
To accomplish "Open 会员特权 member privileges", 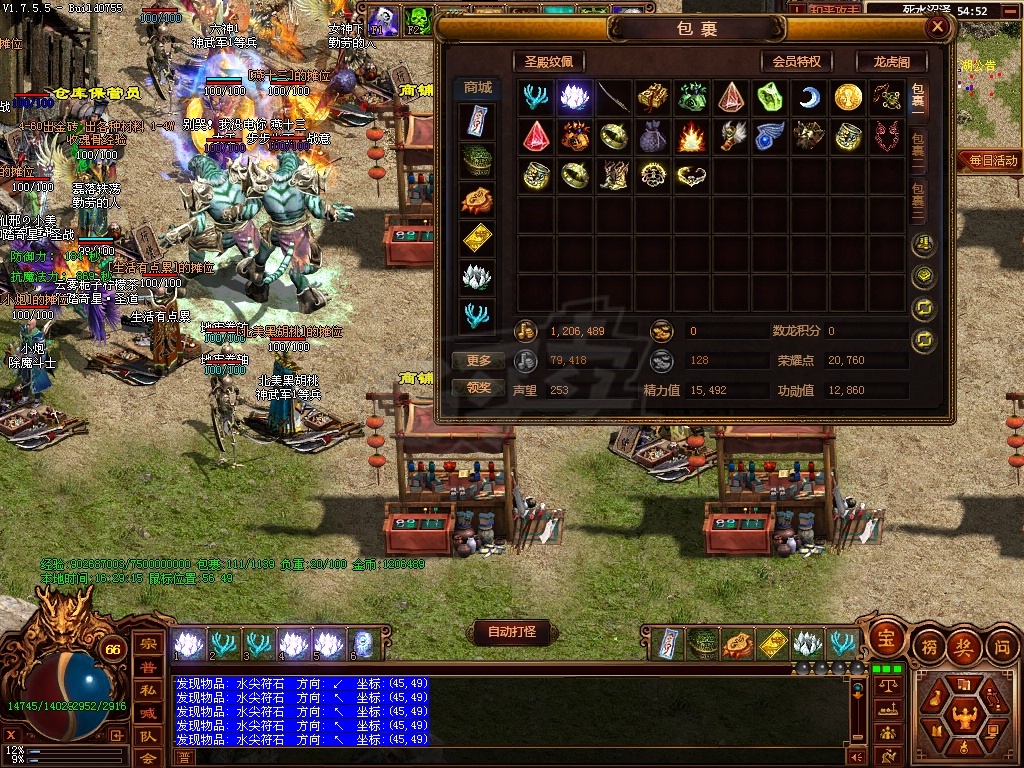I will [796, 61].
